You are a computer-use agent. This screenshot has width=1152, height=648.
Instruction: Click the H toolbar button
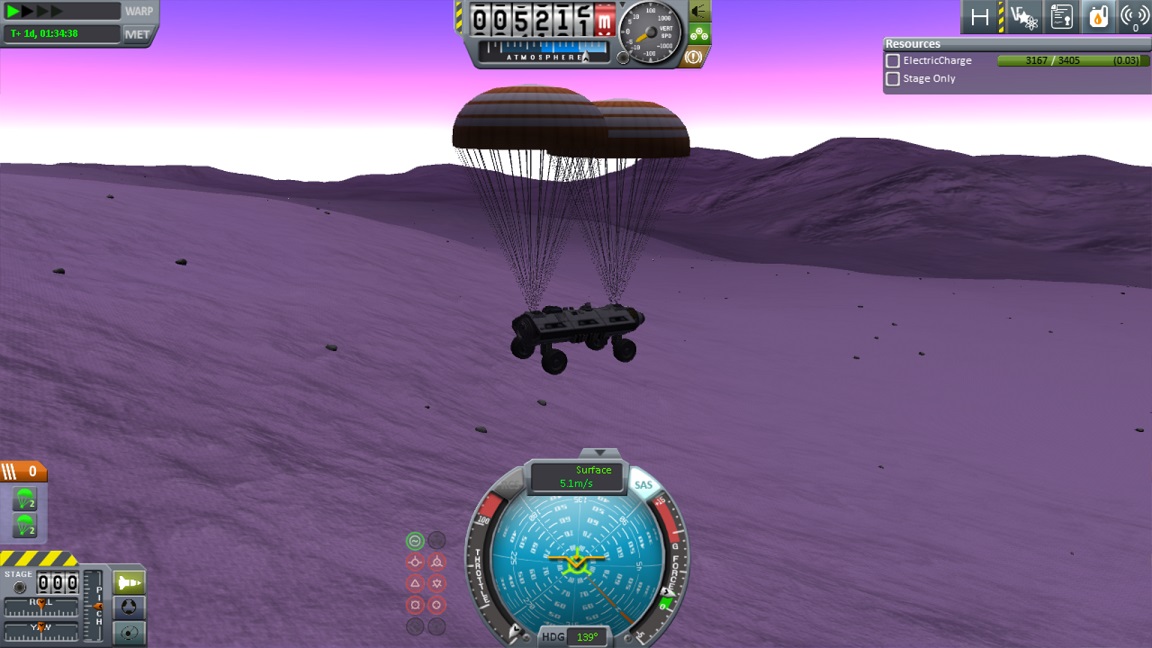980,17
